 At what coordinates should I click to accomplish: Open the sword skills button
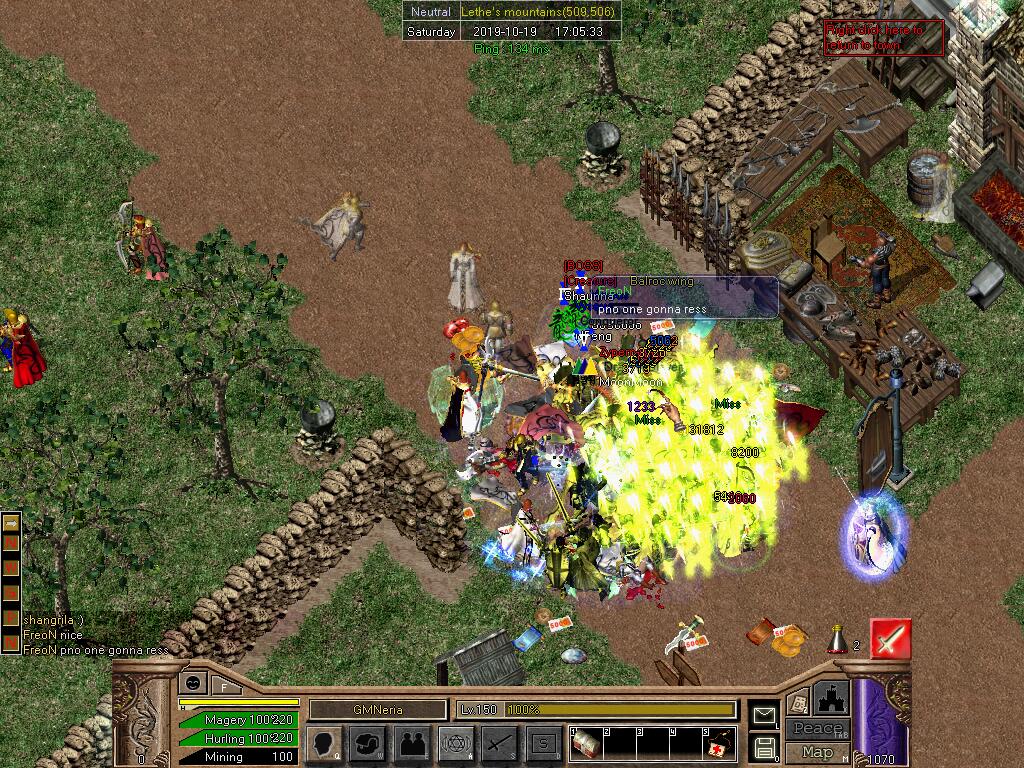[x=500, y=743]
